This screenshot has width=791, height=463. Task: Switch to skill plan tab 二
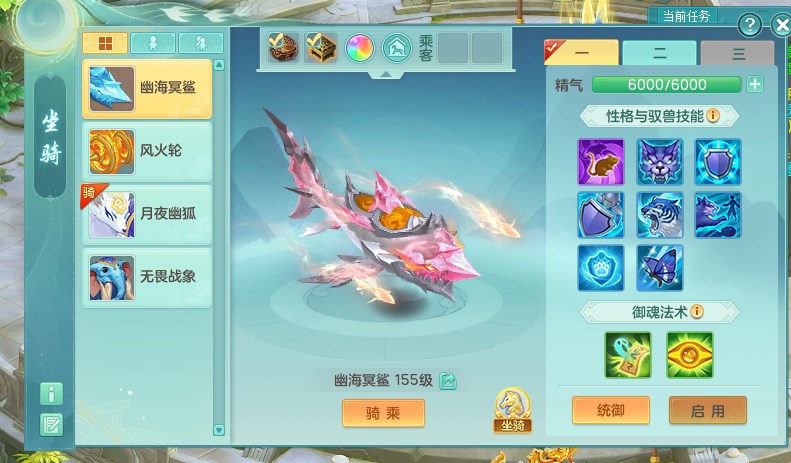(658, 53)
